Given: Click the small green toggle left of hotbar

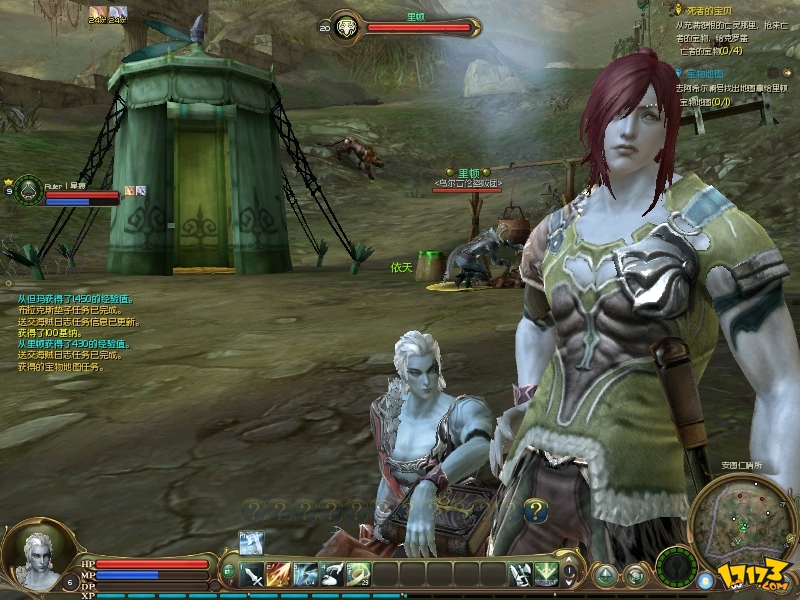Looking at the screenshot, I should 229,571.
